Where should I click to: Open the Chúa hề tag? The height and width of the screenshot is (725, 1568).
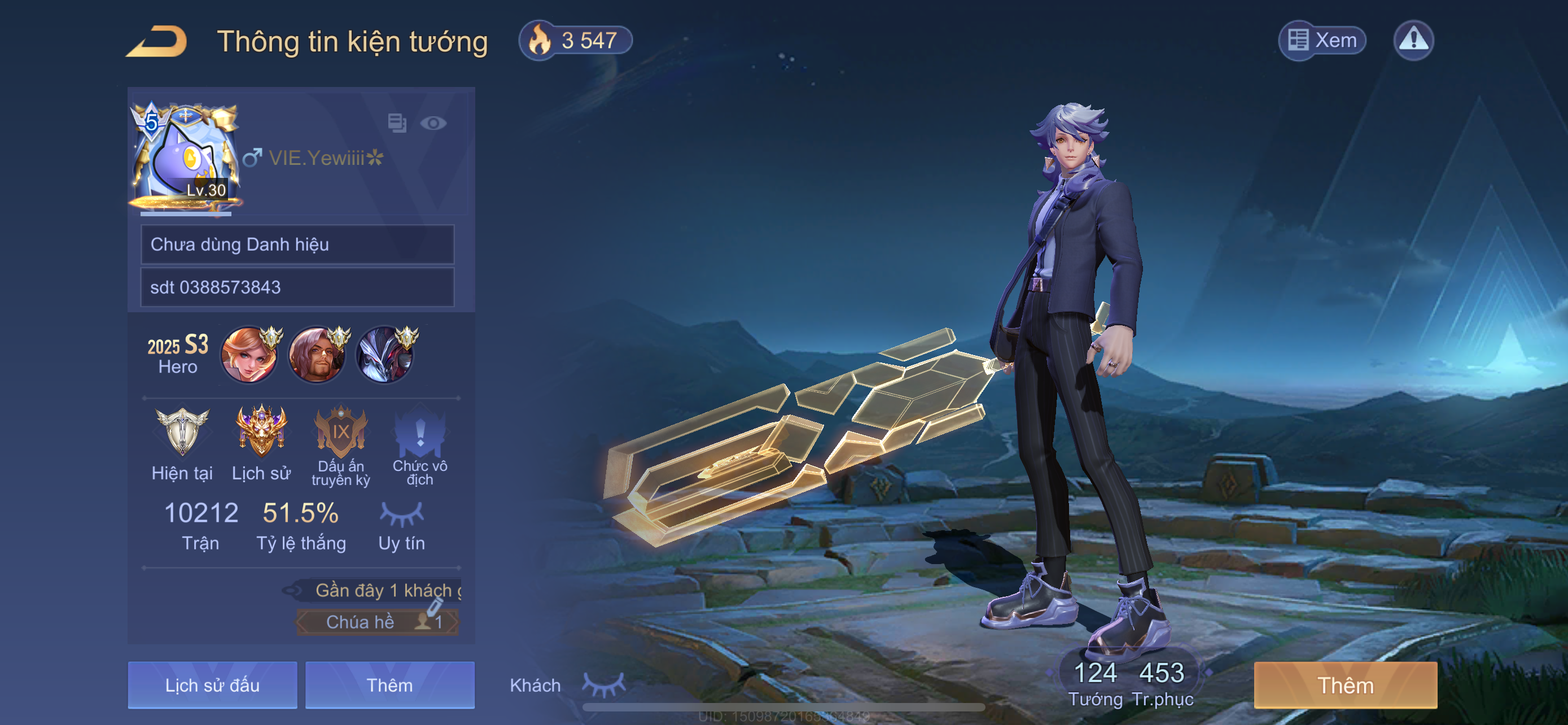[x=378, y=622]
